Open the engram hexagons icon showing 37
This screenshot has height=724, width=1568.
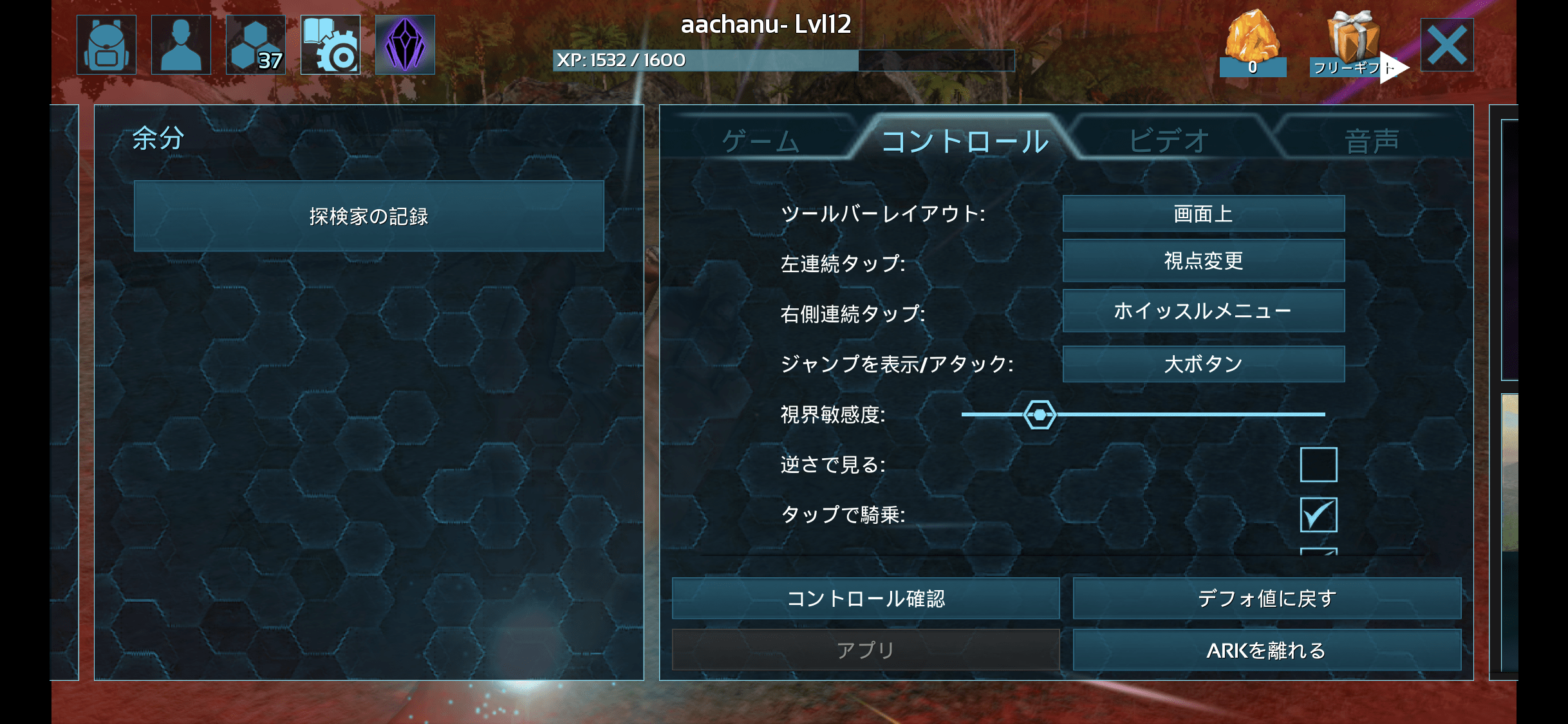[256, 45]
